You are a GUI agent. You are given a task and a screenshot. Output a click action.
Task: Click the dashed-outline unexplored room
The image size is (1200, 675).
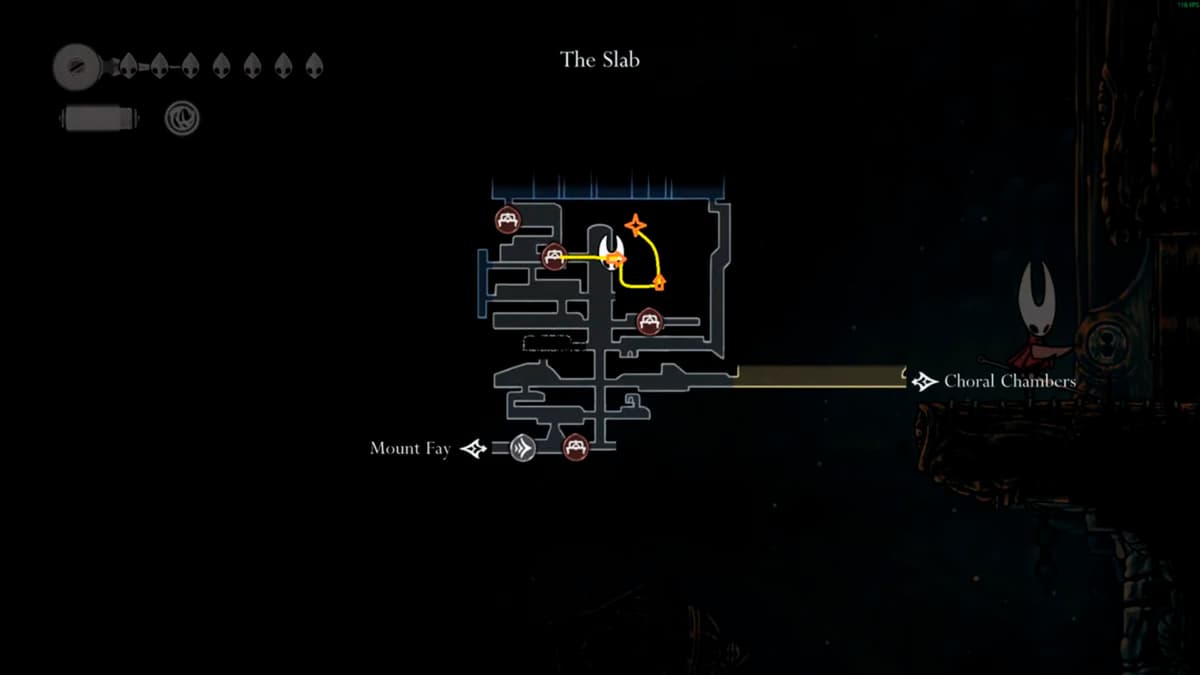click(x=555, y=343)
